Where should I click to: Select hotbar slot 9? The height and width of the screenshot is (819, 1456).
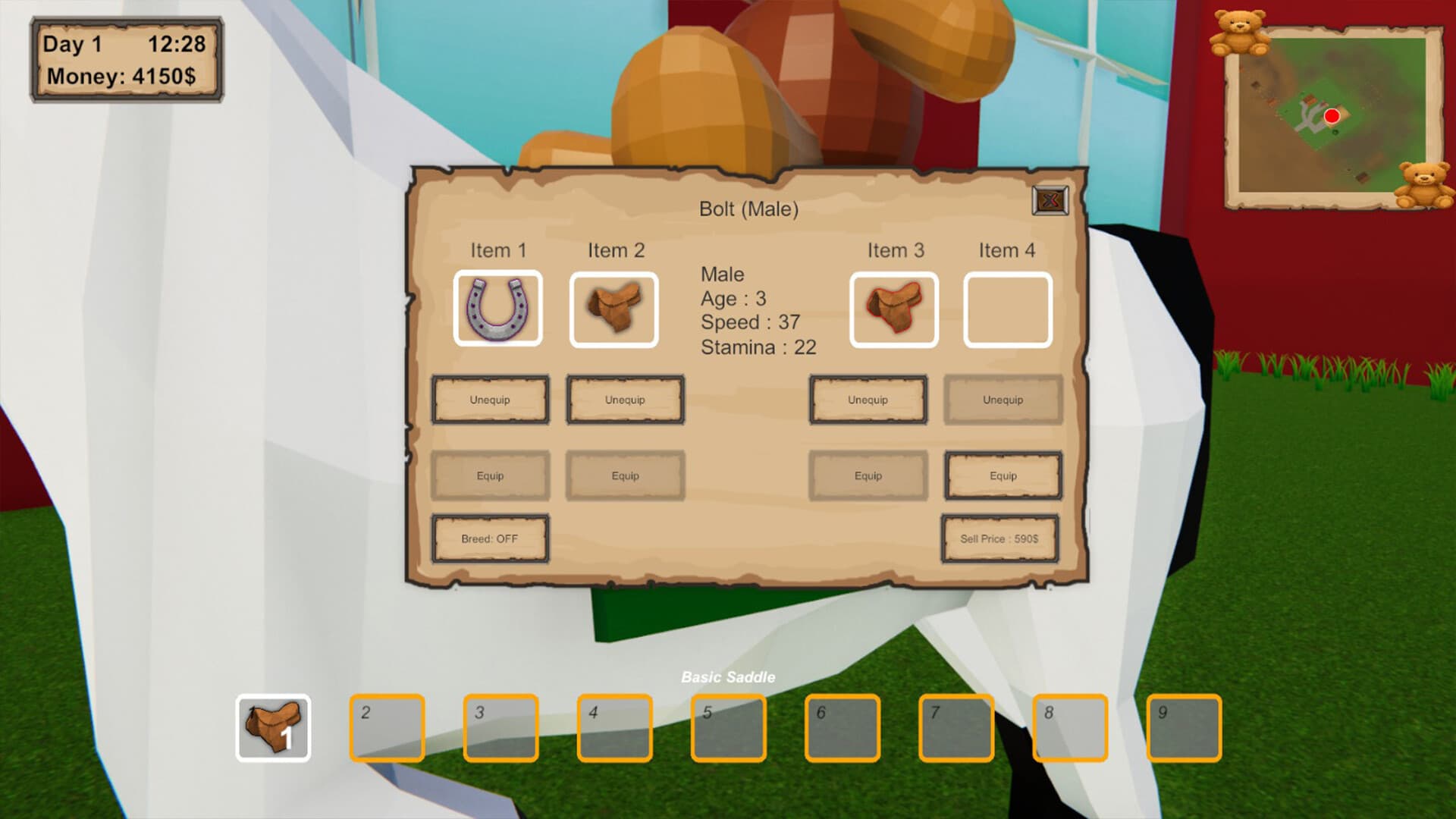pyautogui.click(x=1185, y=726)
